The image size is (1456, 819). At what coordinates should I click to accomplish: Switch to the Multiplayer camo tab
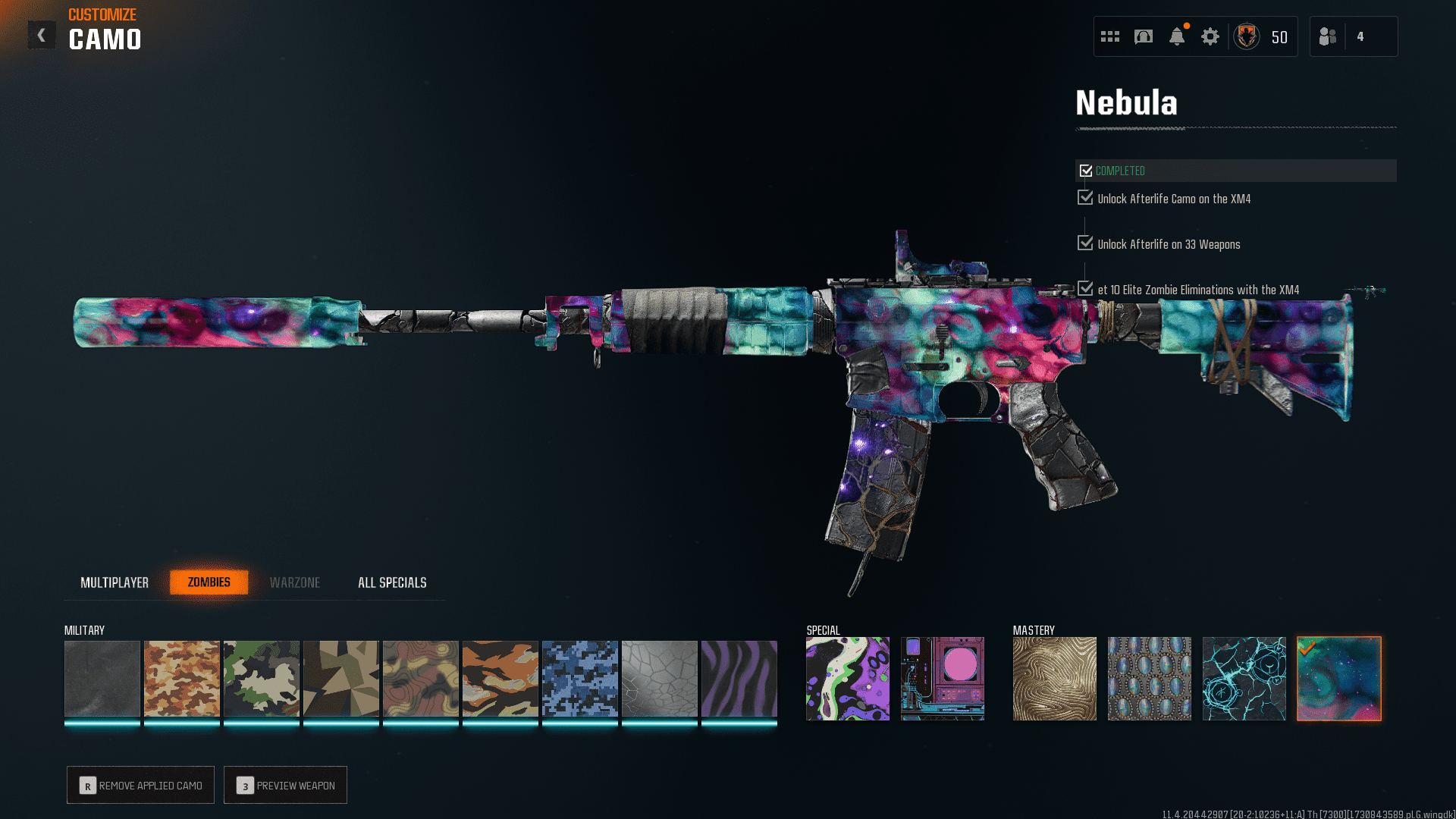(115, 582)
